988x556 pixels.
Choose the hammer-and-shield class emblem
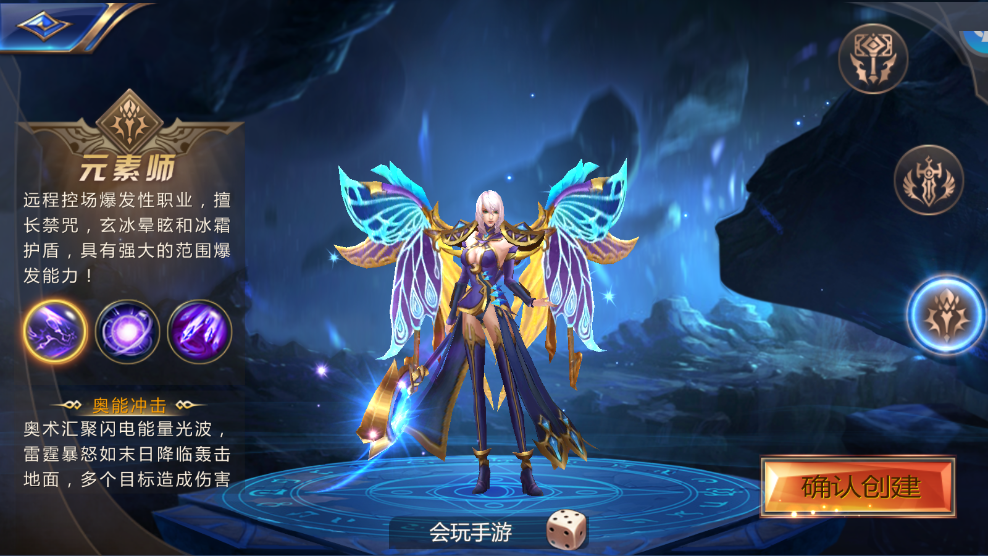pyautogui.click(x=873, y=59)
